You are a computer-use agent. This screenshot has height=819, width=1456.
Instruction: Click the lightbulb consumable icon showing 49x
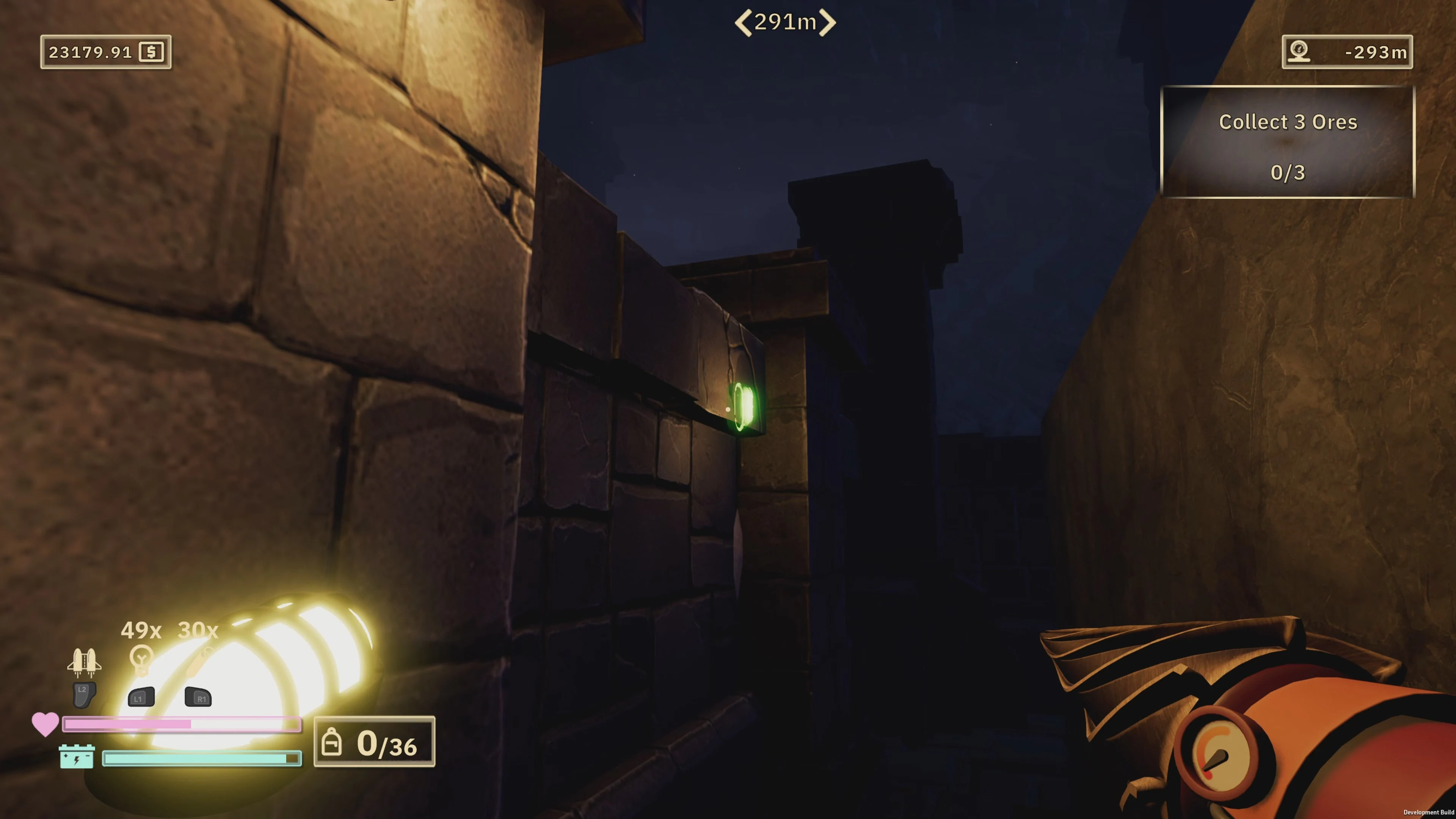point(141,660)
